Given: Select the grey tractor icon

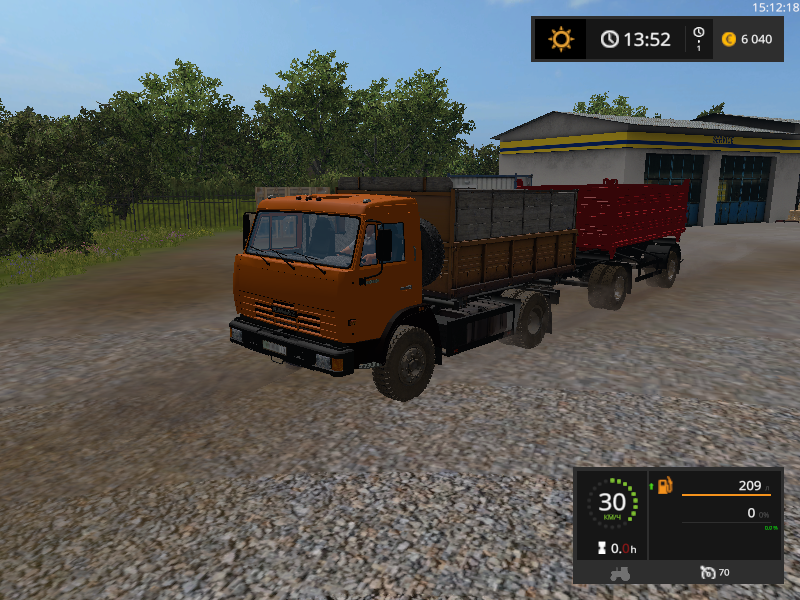Looking at the screenshot, I should click(x=619, y=573).
